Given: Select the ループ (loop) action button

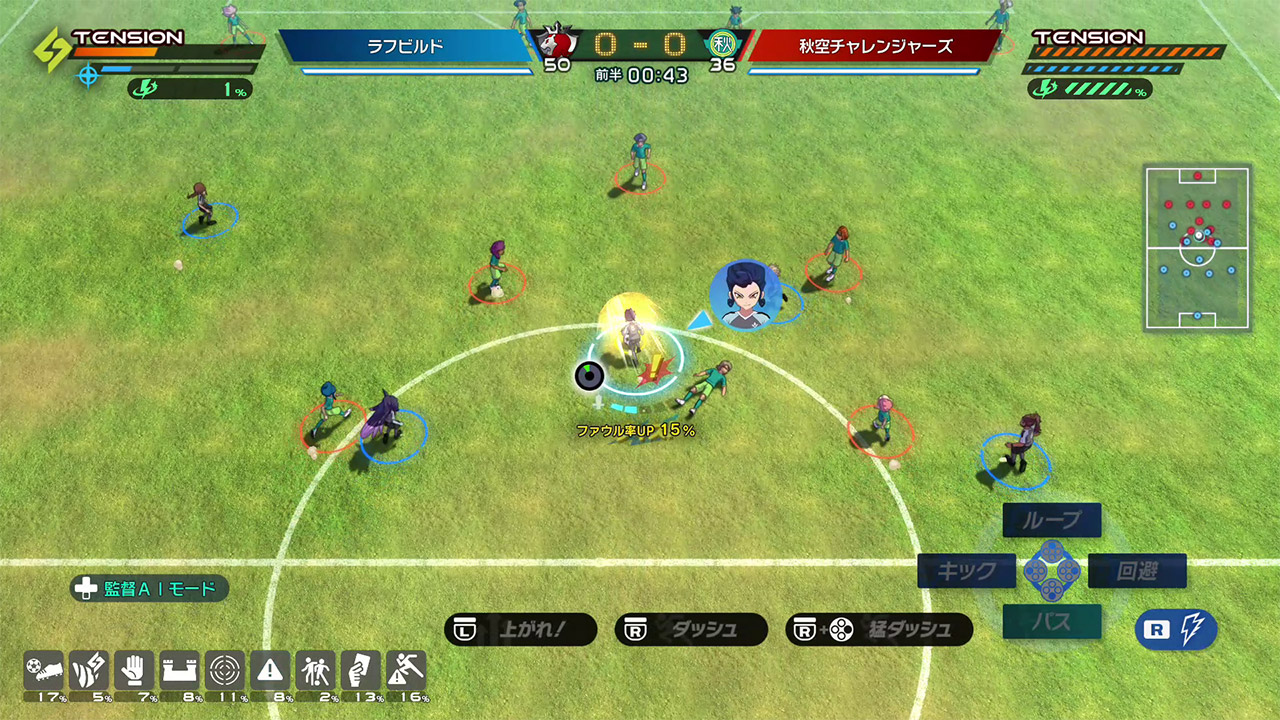Looking at the screenshot, I should point(1052,520).
